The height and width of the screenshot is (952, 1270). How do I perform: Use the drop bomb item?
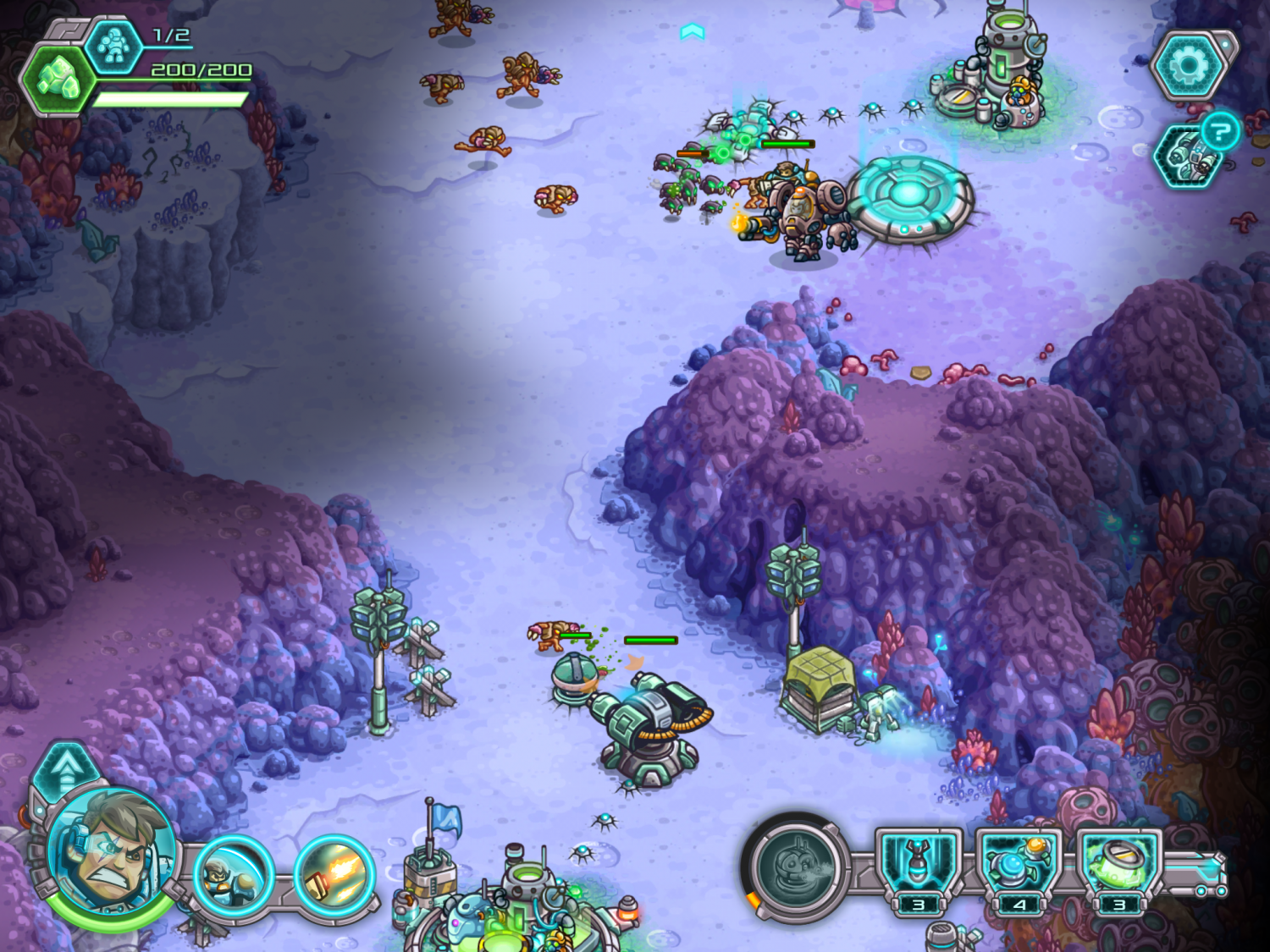(x=919, y=865)
